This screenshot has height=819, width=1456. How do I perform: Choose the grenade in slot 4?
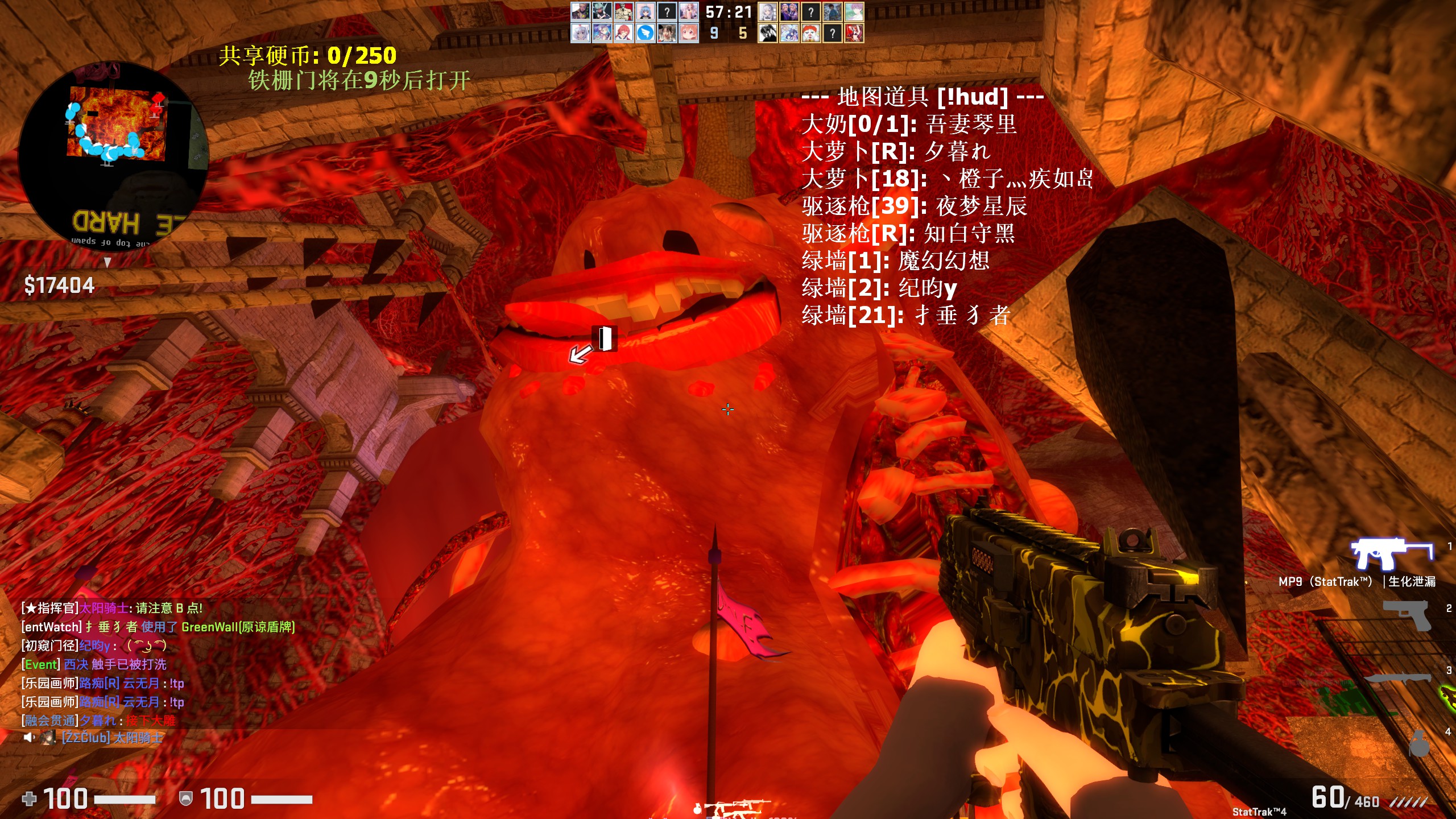click(x=1418, y=742)
